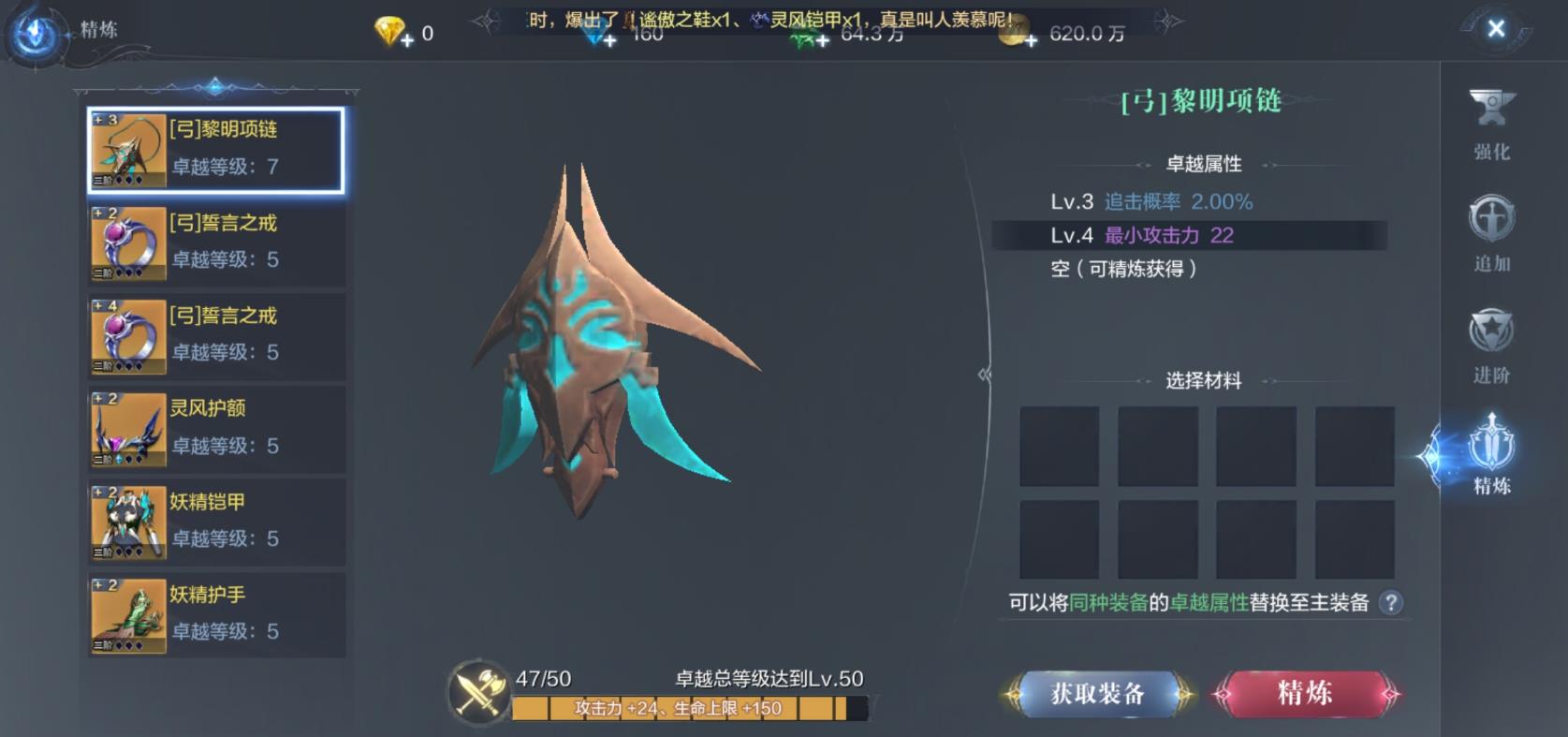Switch to the 妖精铠甲 item entry

click(x=215, y=522)
